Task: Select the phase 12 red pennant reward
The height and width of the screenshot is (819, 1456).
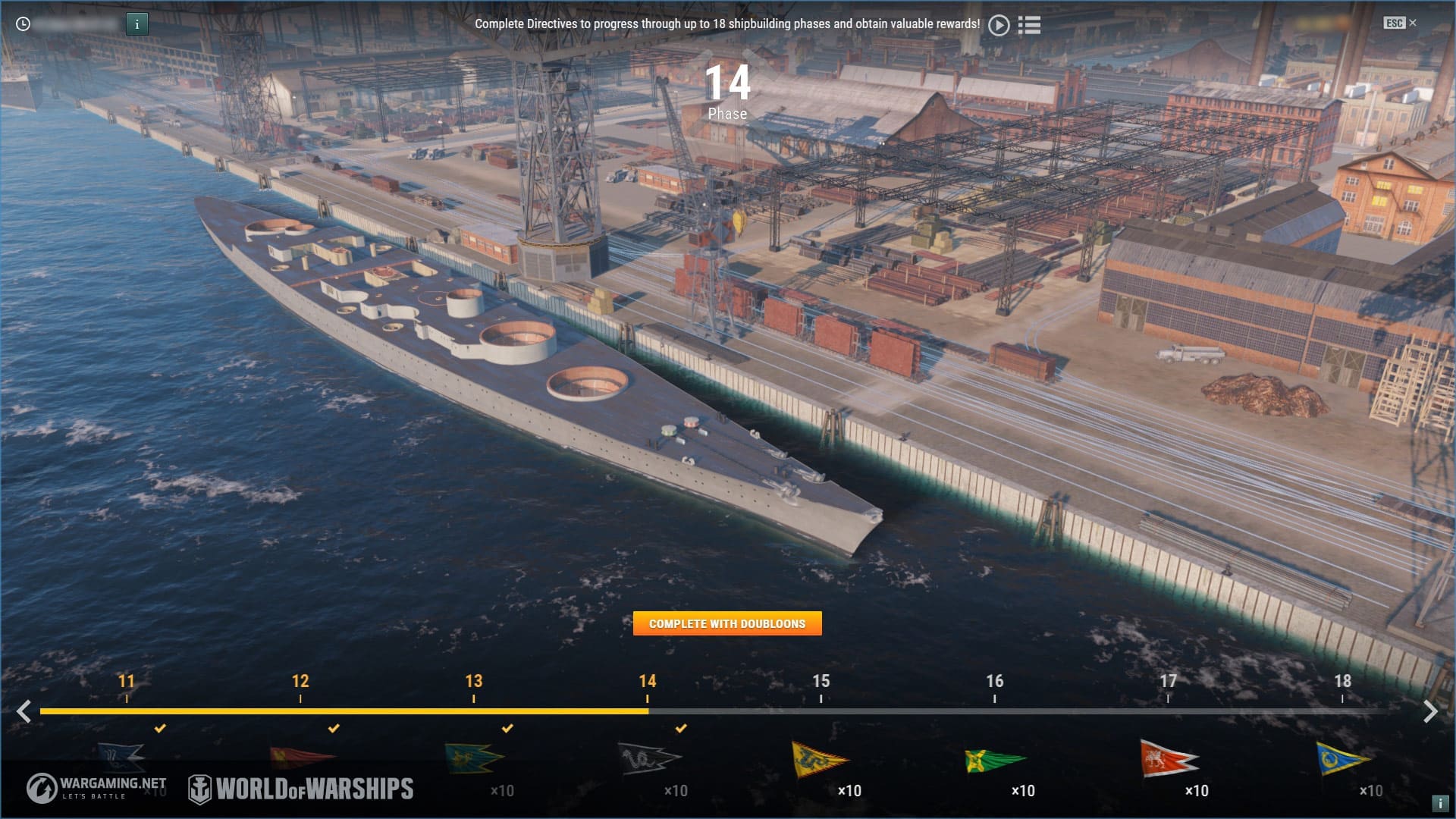Action: tap(301, 757)
